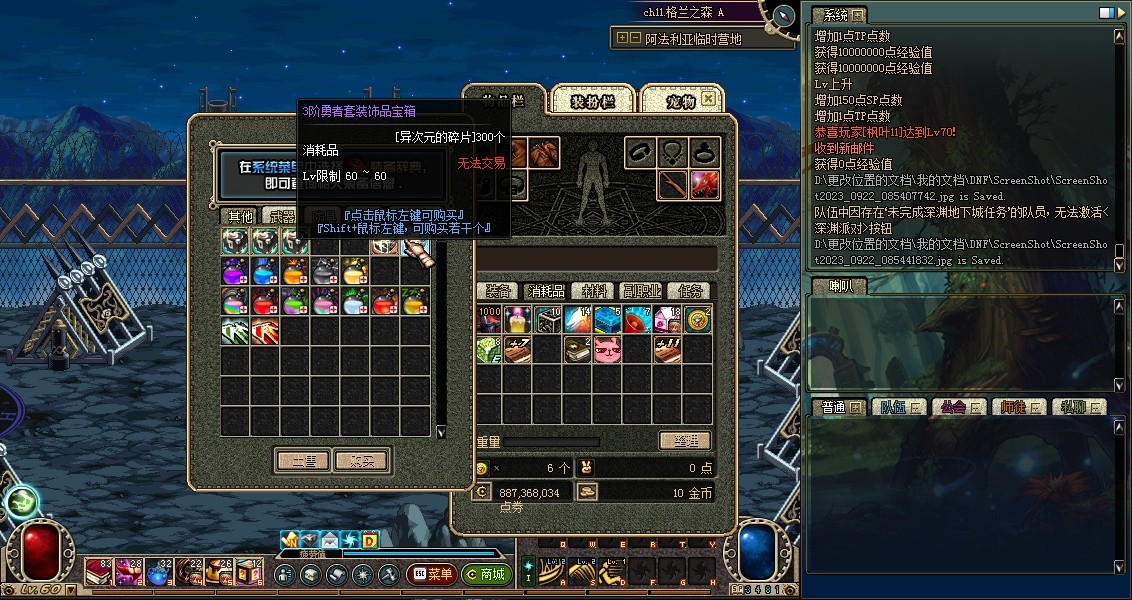Viewport: 1132px width, 600px height.
Task: Open the ESC 菜单 menu button
Action: (432, 575)
